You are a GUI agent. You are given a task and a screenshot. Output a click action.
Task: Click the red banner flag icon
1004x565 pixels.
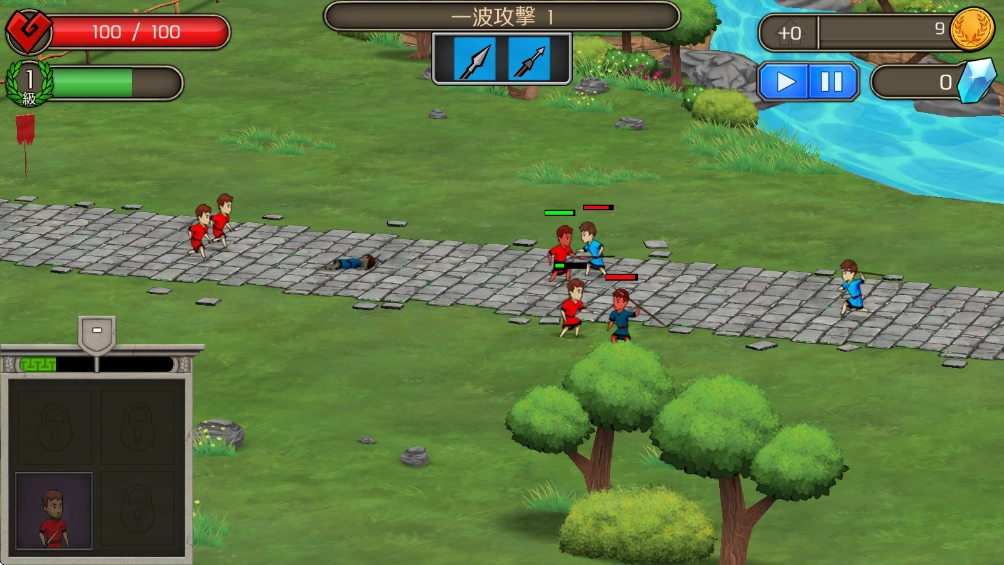(x=25, y=130)
